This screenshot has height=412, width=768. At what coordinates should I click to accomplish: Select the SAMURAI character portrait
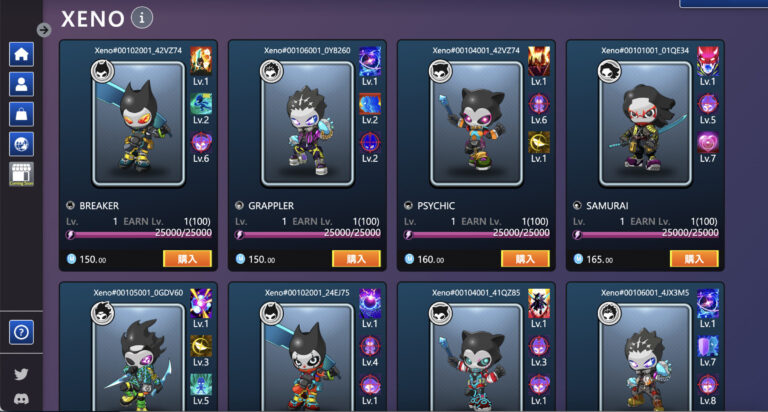[x=645, y=124]
